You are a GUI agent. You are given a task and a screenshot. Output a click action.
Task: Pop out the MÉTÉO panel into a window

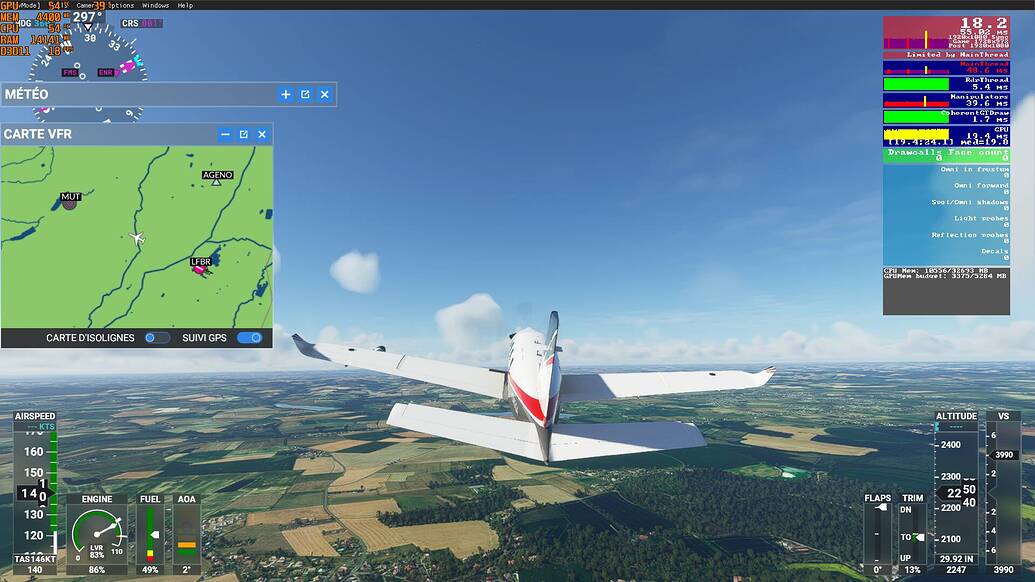click(x=305, y=94)
